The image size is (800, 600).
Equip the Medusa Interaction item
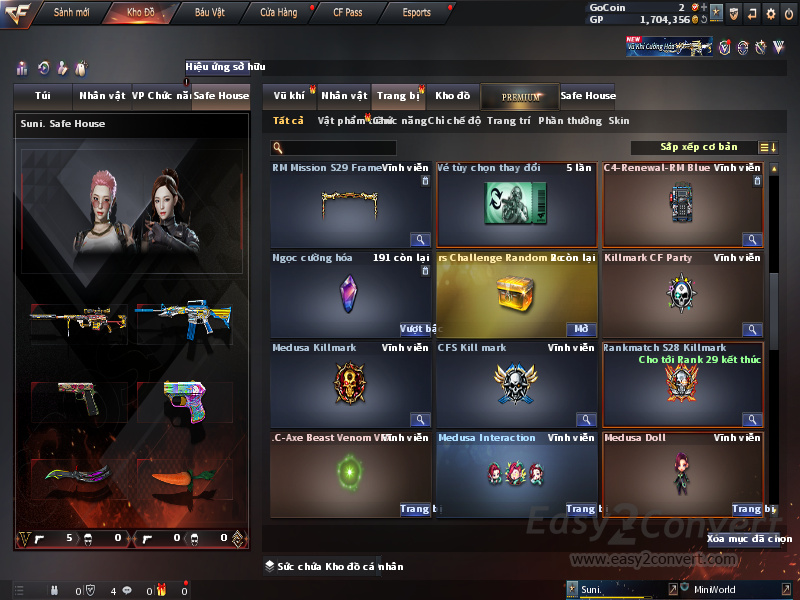pos(580,509)
